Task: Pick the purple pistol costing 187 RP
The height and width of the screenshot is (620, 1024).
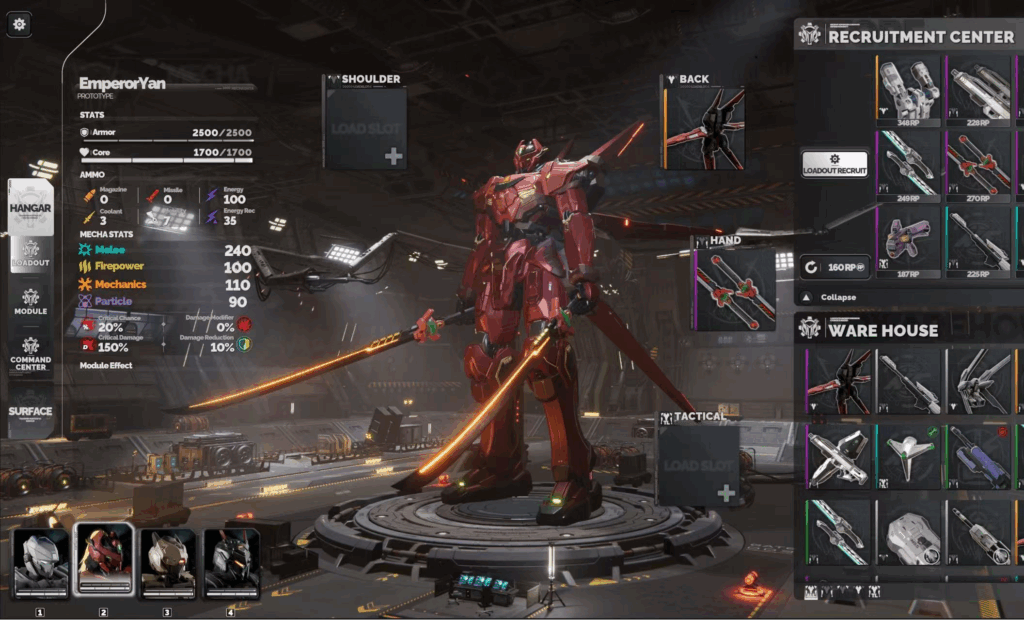Action: (909, 241)
